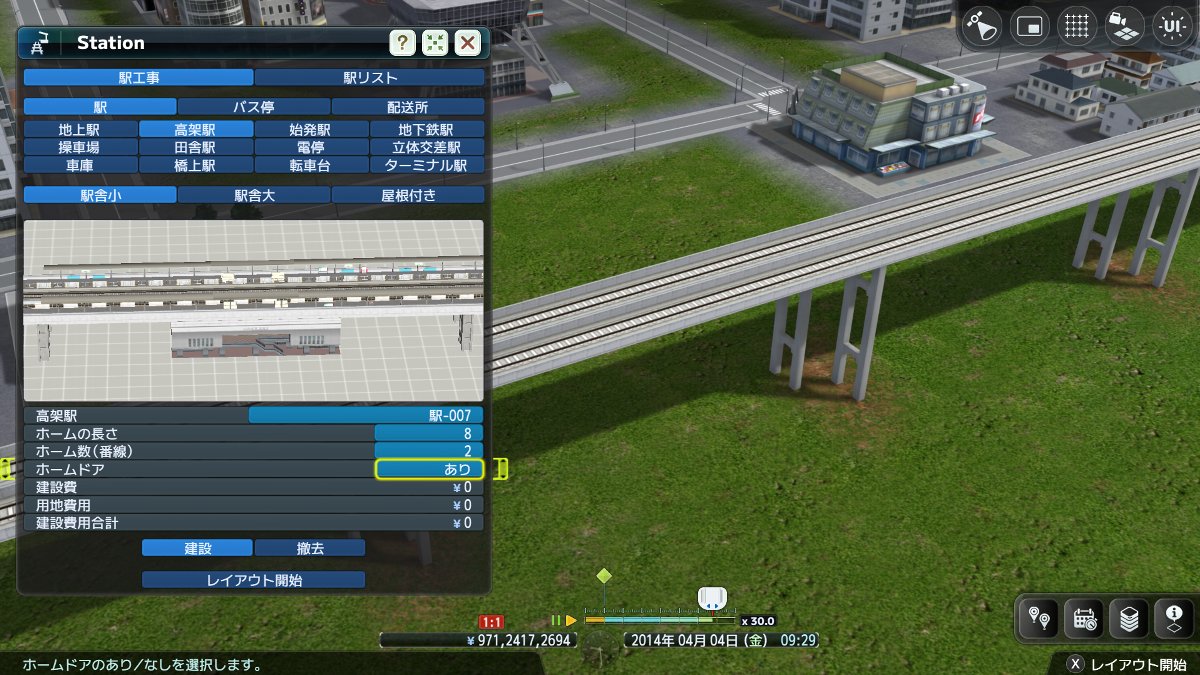
Task: Click the 撤去 demolish button
Action: click(310, 548)
